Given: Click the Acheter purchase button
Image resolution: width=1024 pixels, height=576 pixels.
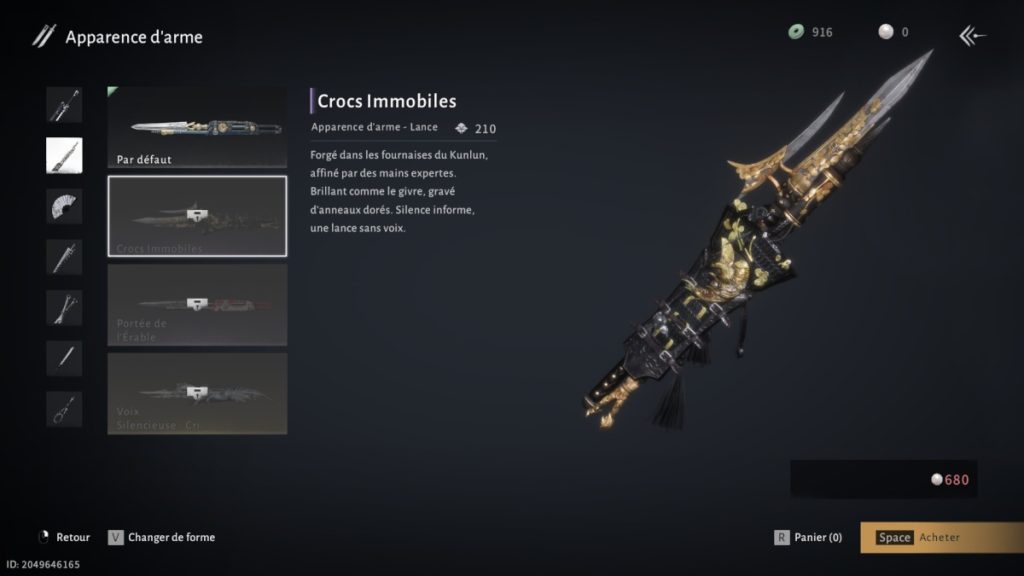Looking at the screenshot, I should tap(941, 537).
